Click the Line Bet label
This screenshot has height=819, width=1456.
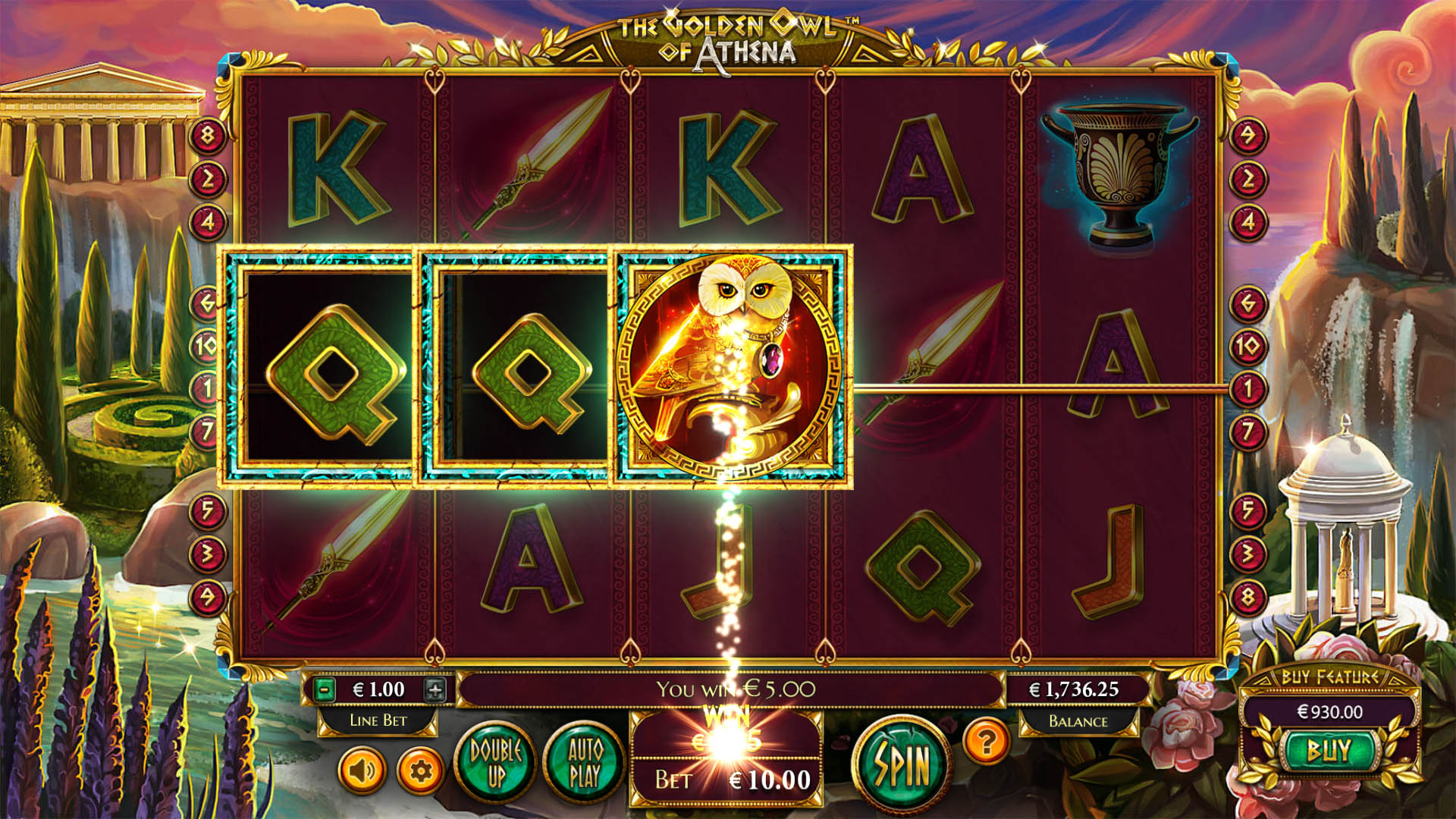(379, 720)
